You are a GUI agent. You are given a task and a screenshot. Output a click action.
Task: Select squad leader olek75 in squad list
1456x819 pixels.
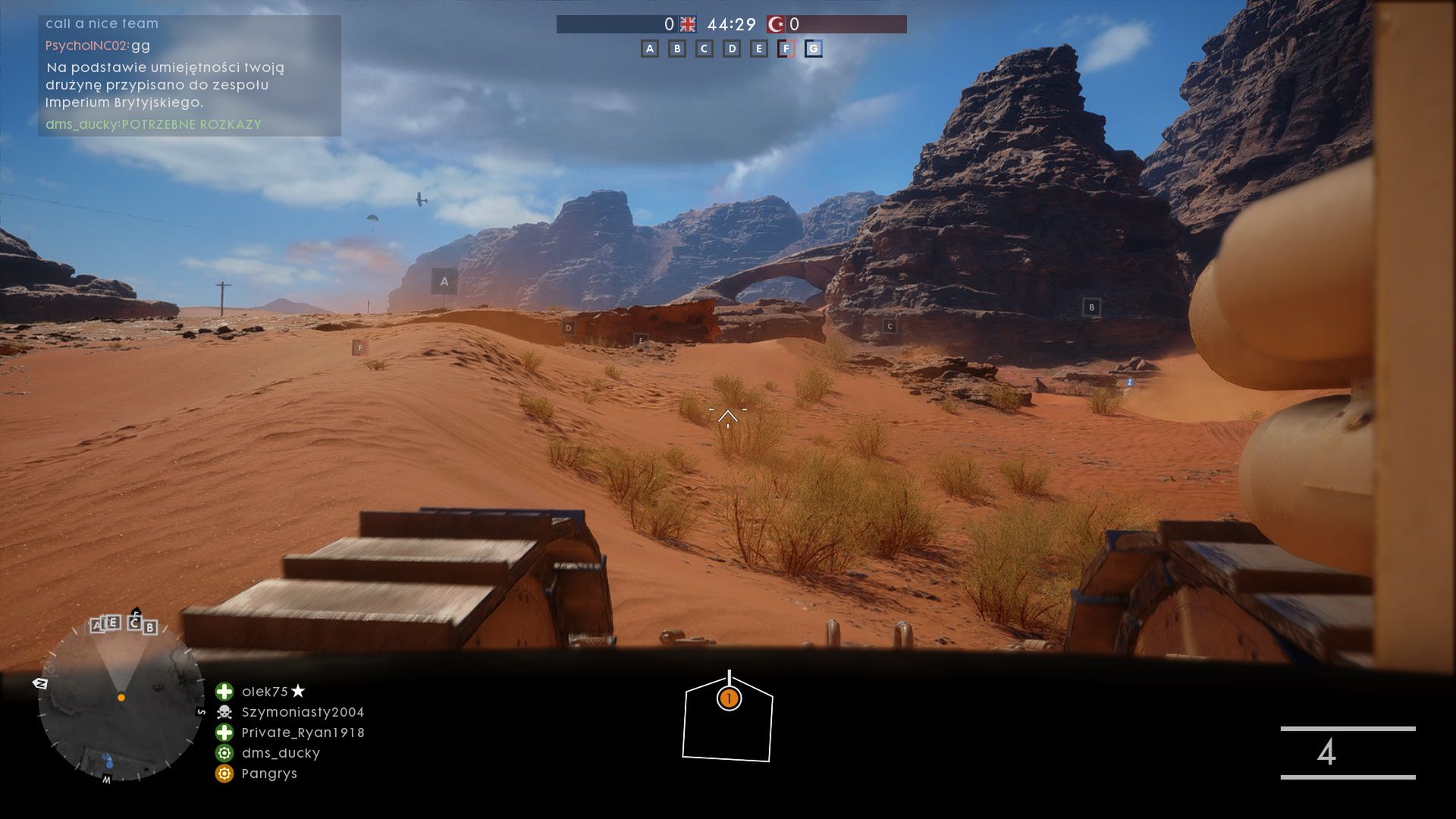[x=265, y=692]
